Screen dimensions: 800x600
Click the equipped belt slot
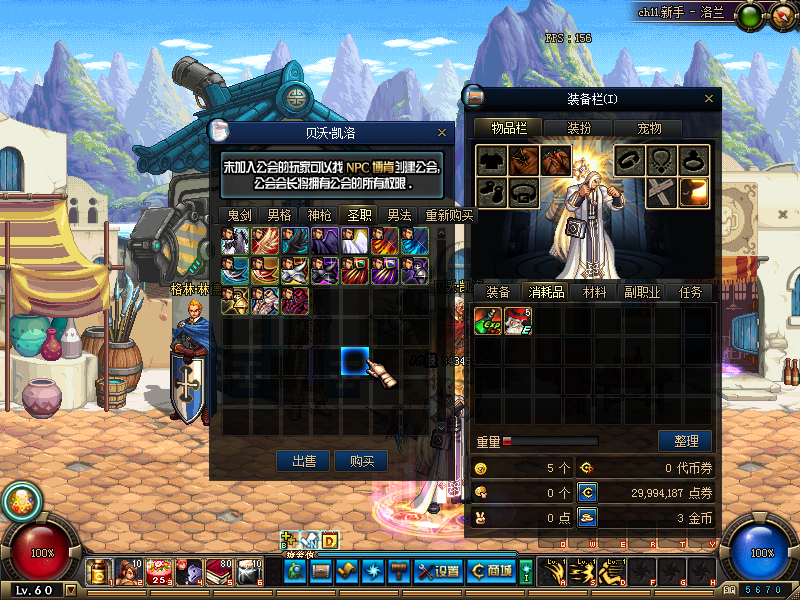pyautogui.click(x=524, y=190)
